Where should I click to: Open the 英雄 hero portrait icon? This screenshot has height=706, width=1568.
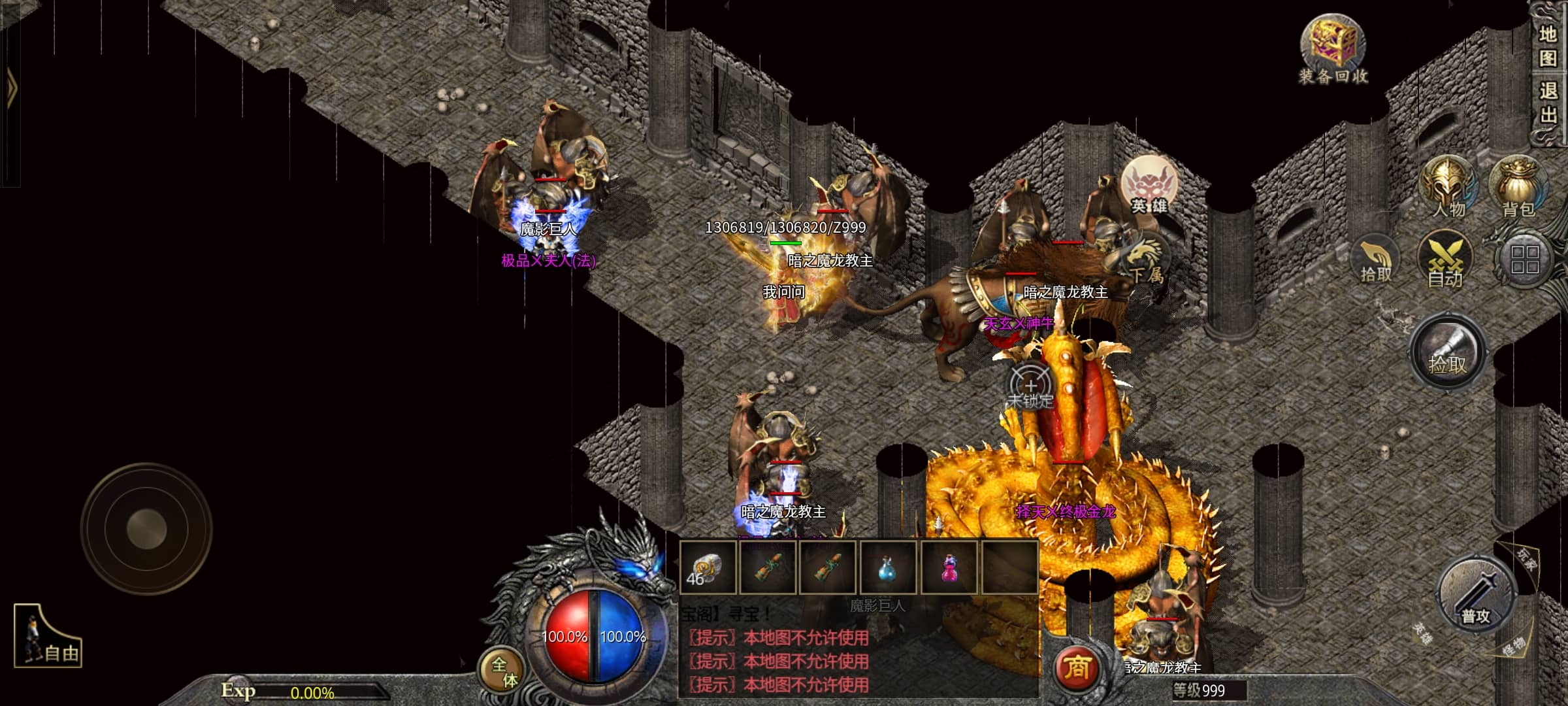(1149, 185)
